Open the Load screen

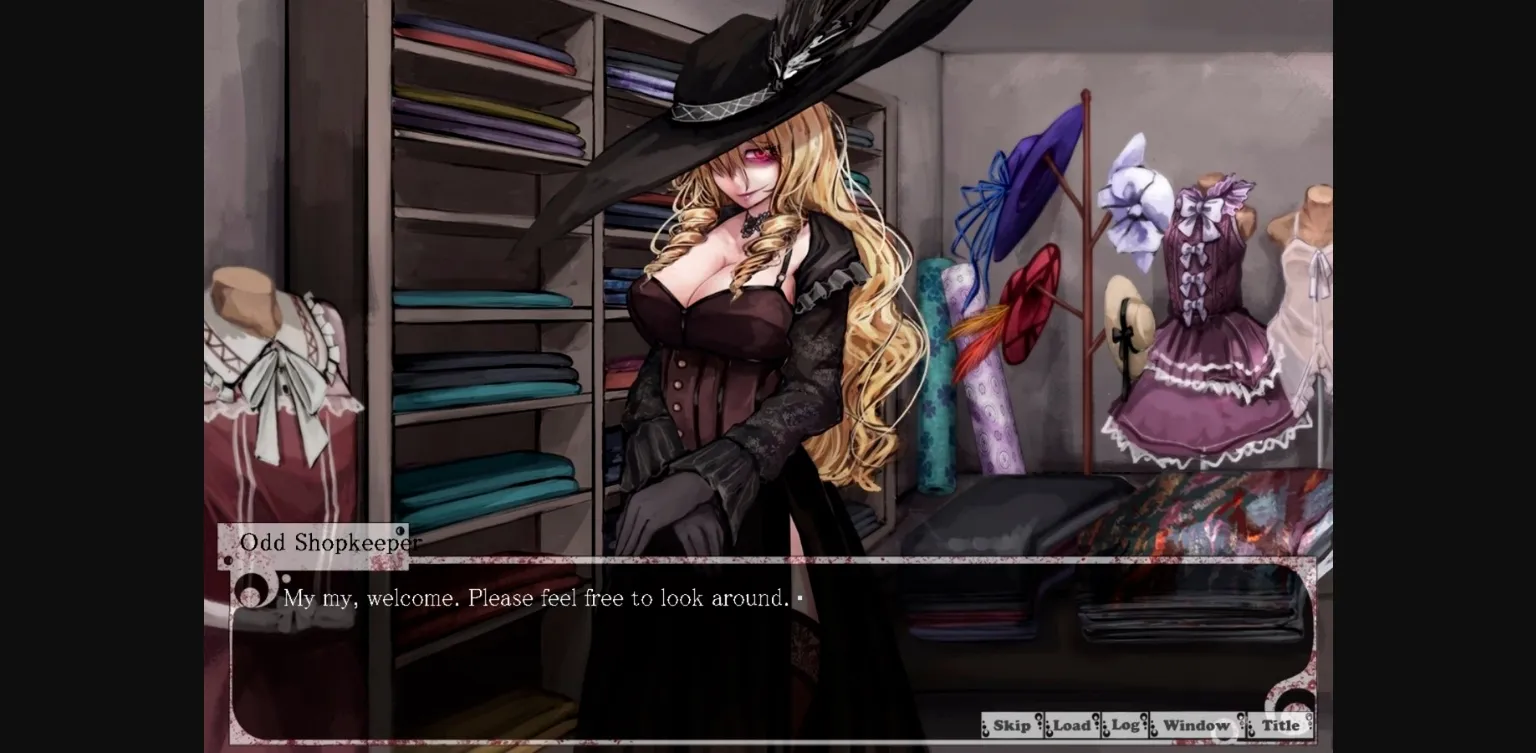tap(1071, 725)
